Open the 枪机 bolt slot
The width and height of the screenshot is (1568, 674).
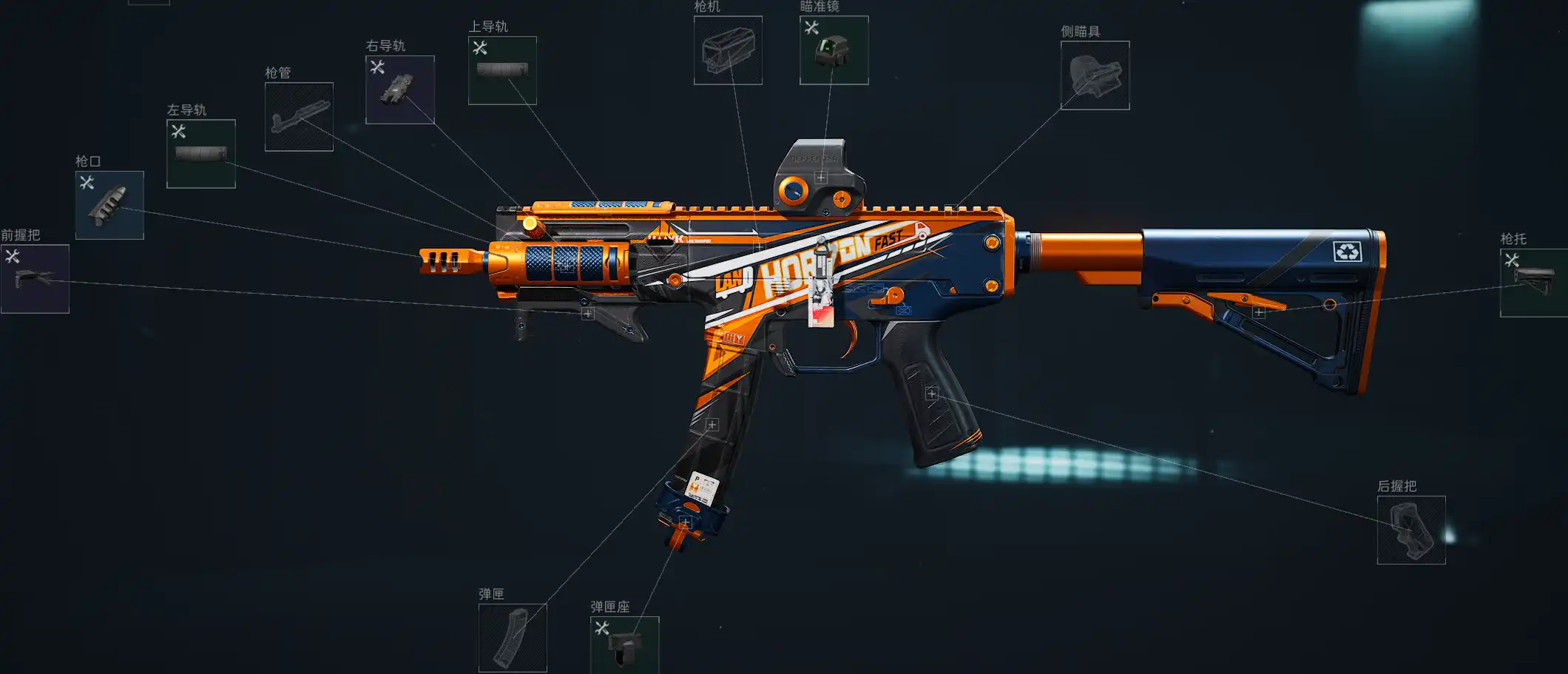click(x=728, y=50)
